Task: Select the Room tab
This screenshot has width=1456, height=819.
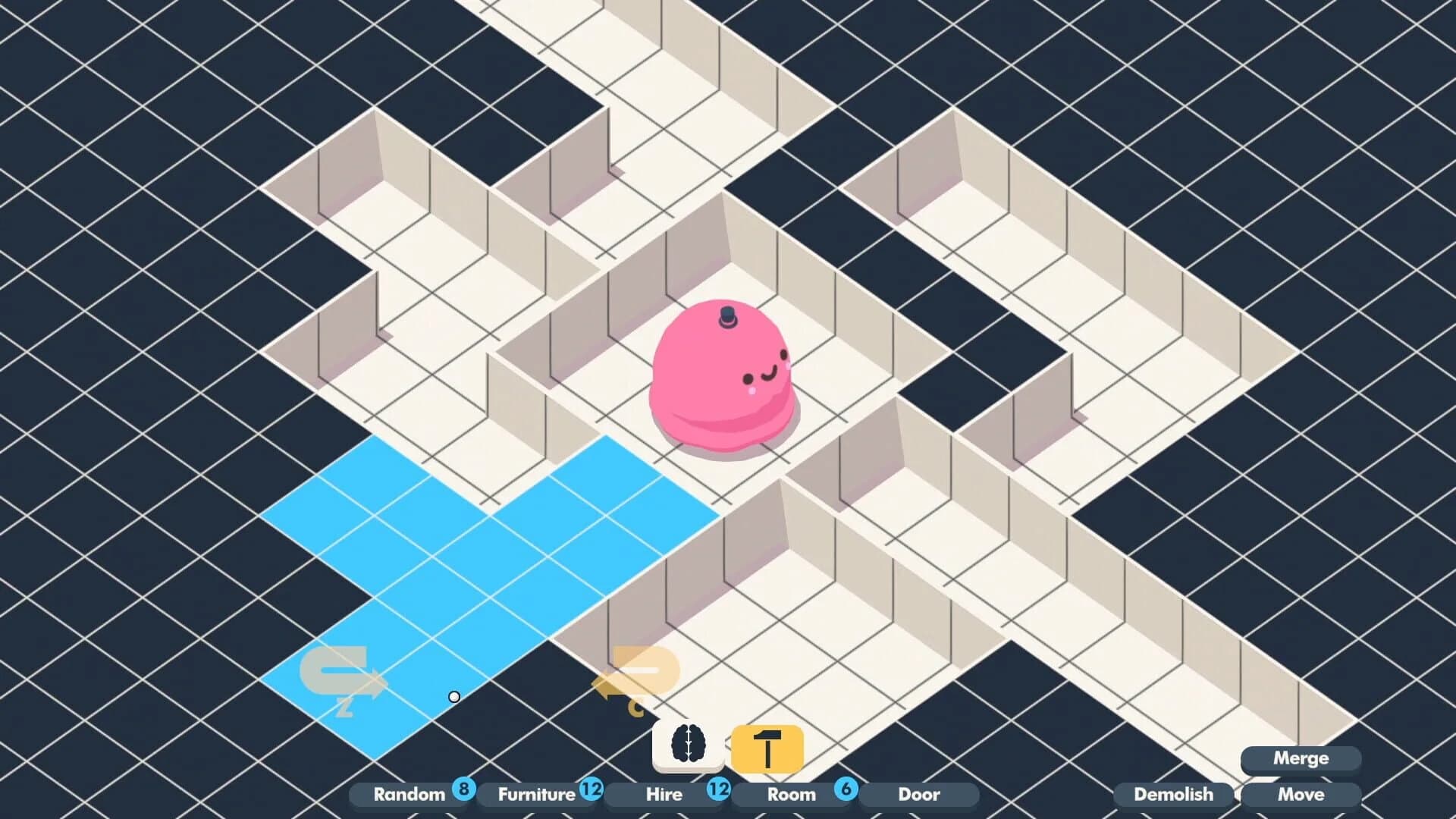Action: coord(792,795)
